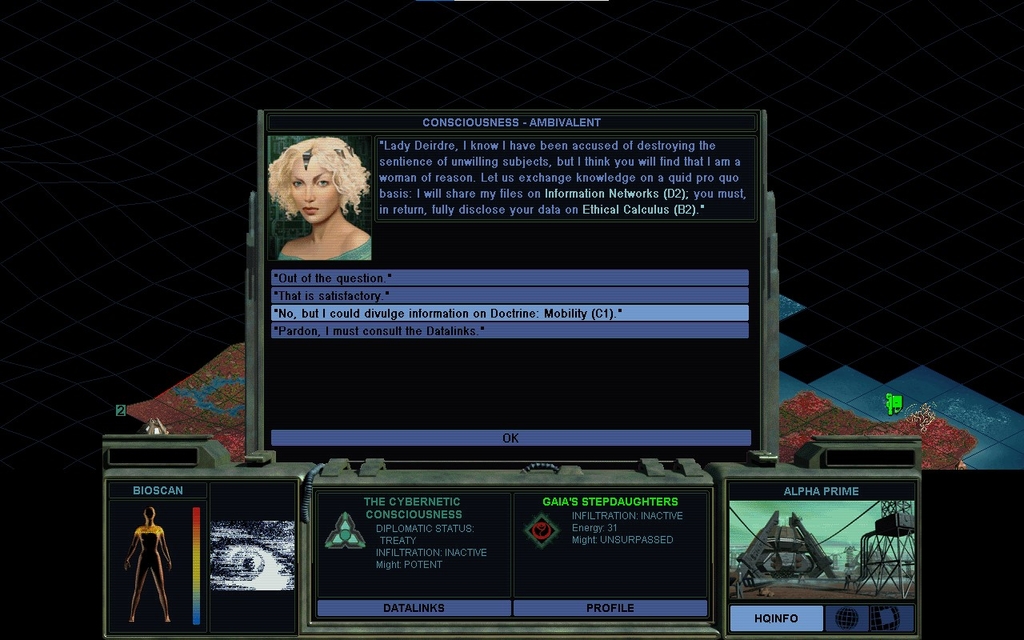
Task: Click the Alpha Prime base image
Action: tap(821, 550)
